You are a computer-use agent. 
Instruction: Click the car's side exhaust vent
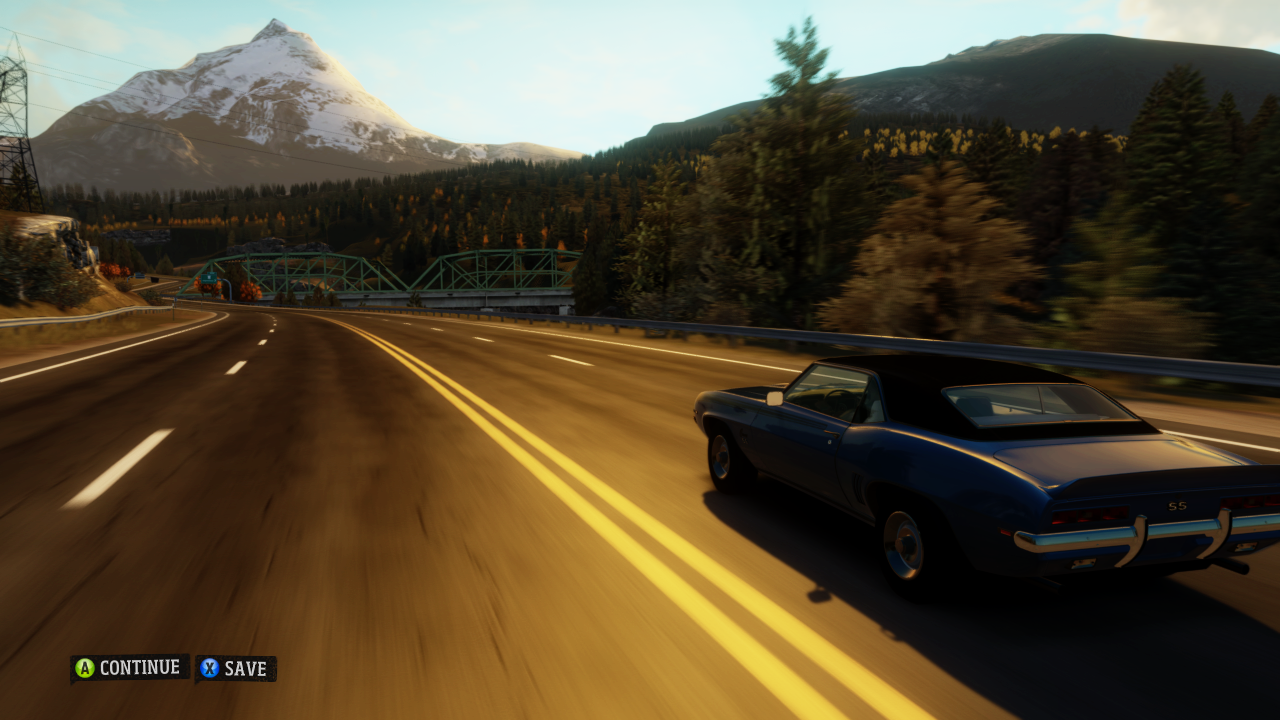(x=858, y=488)
